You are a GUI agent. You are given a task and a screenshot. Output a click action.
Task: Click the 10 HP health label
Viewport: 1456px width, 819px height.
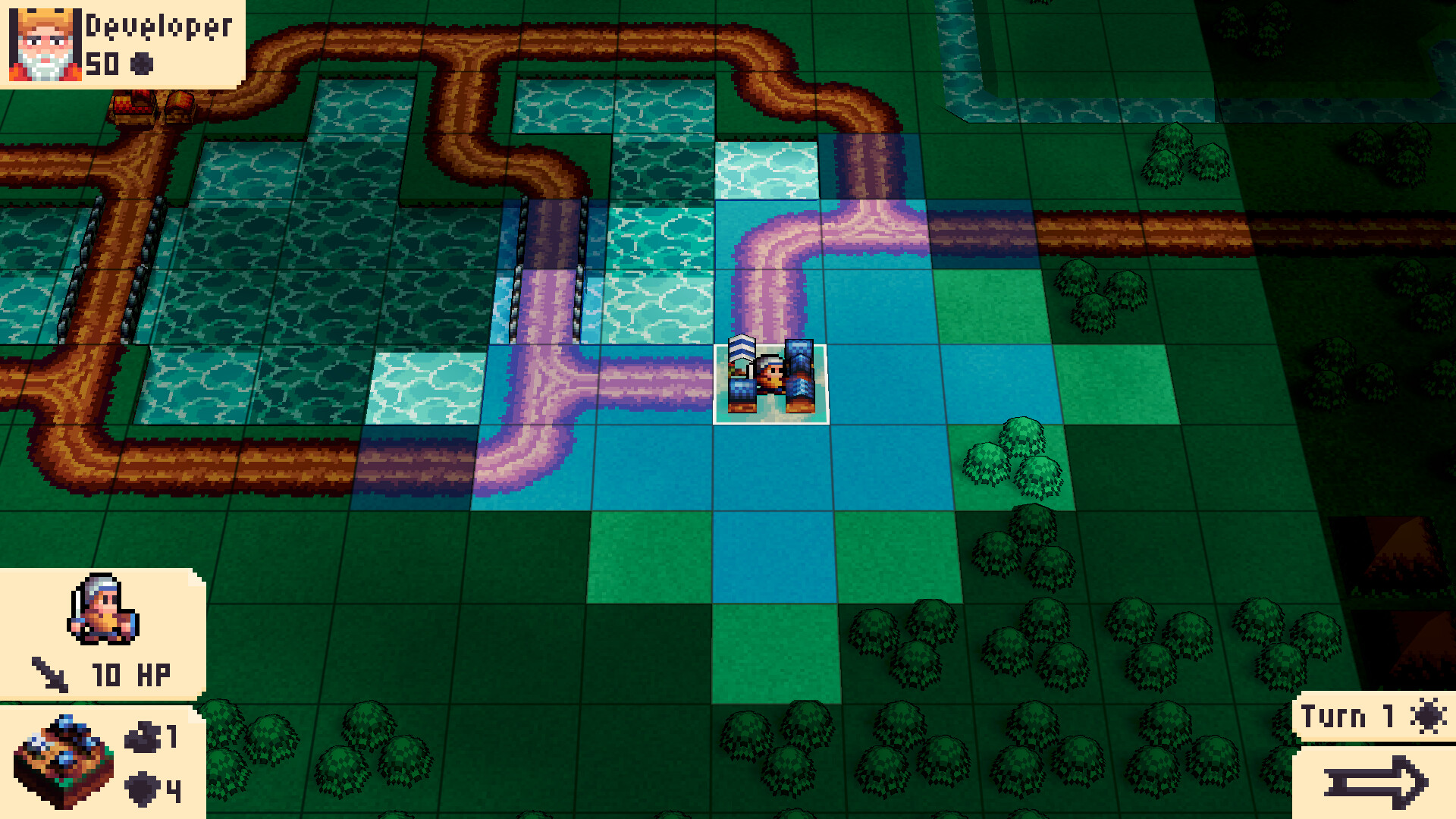[x=130, y=672]
